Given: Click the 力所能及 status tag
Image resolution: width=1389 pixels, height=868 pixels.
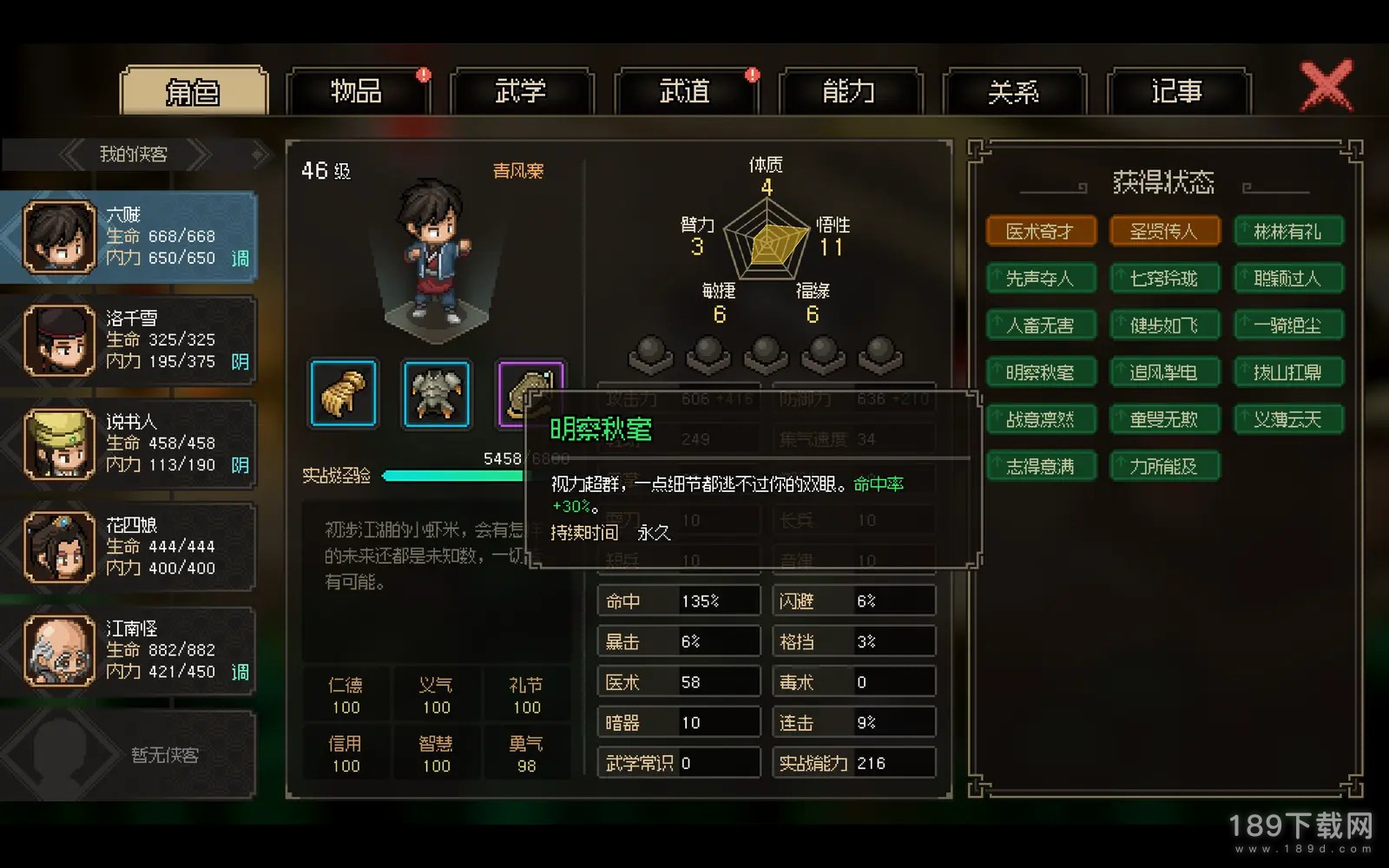Looking at the screenshot, I should (1164, 466).
